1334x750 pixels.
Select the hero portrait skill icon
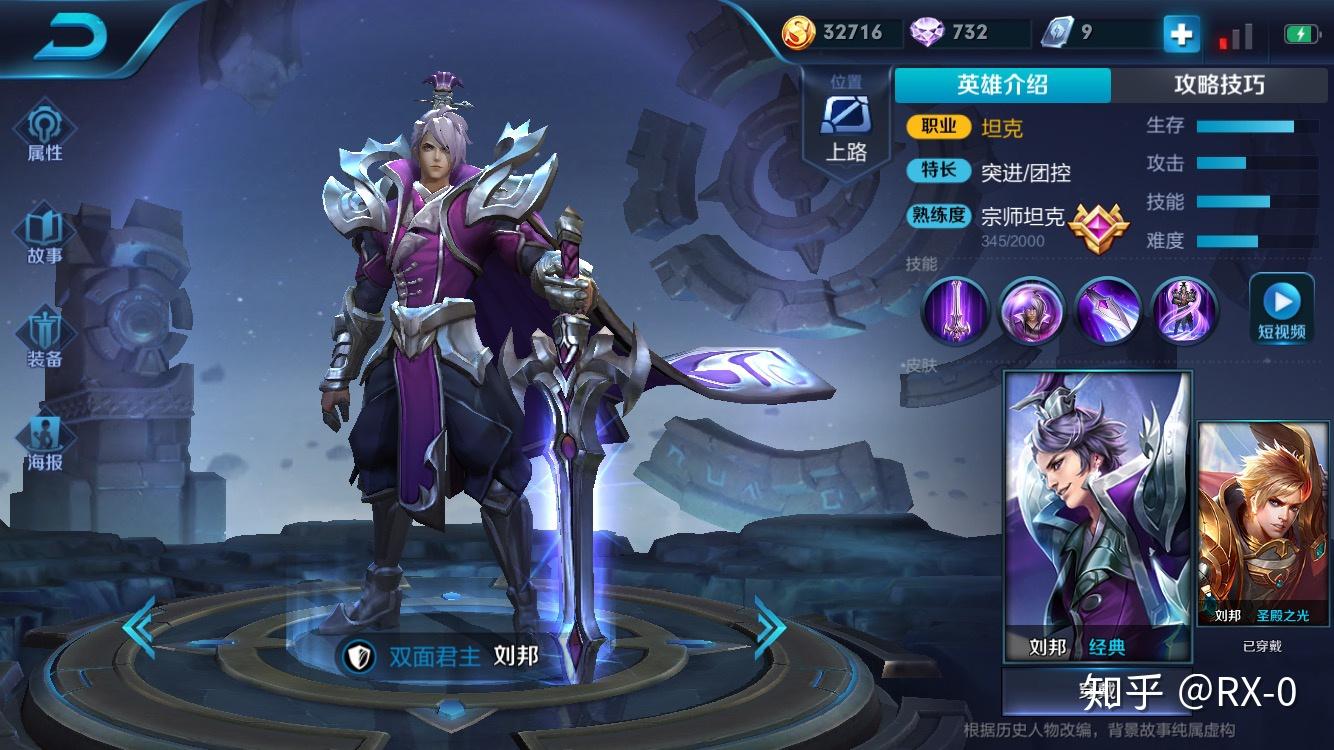tap(1031, 310)
